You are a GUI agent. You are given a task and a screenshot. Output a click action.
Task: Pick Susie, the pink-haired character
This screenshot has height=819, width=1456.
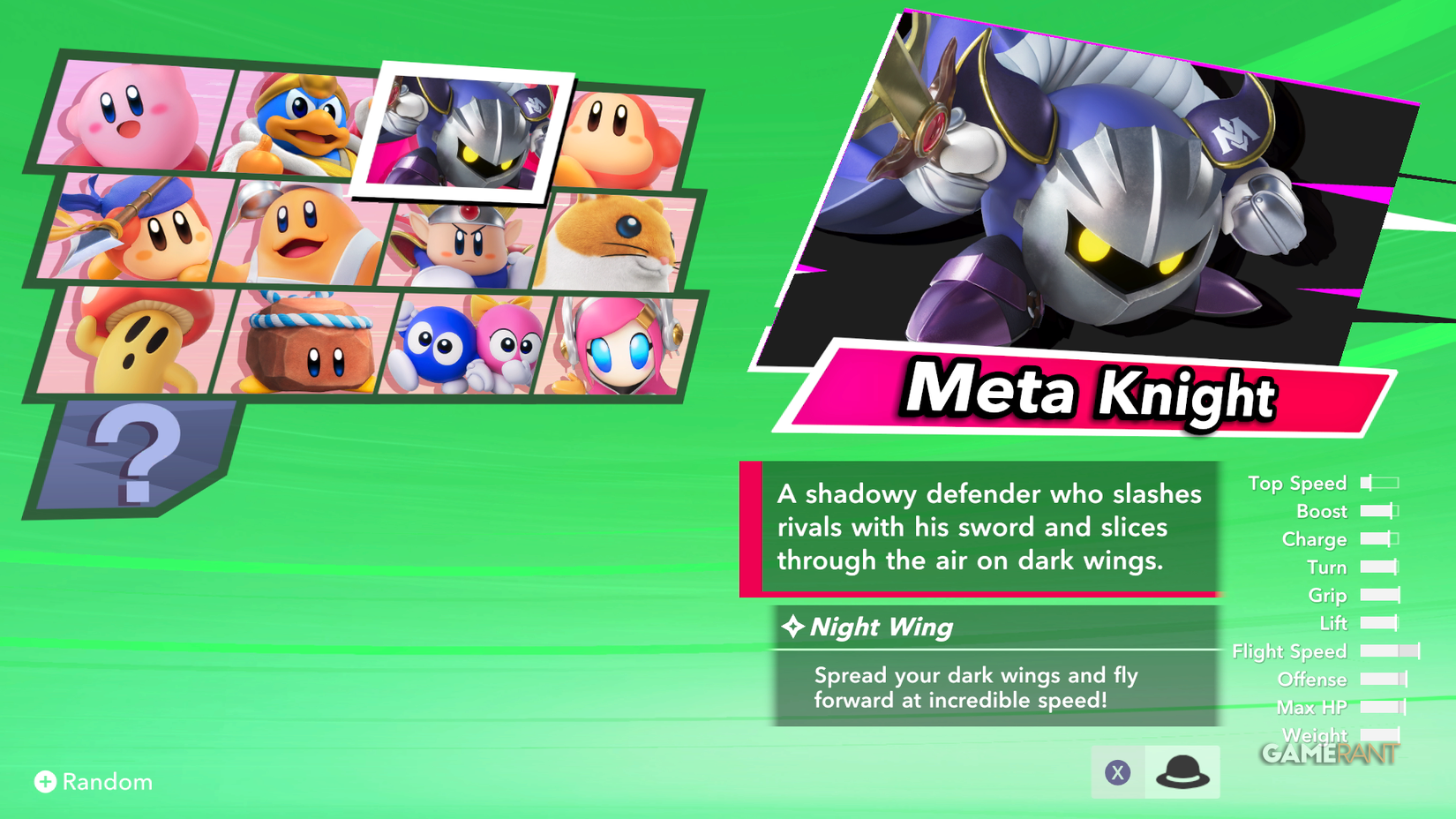618,349
